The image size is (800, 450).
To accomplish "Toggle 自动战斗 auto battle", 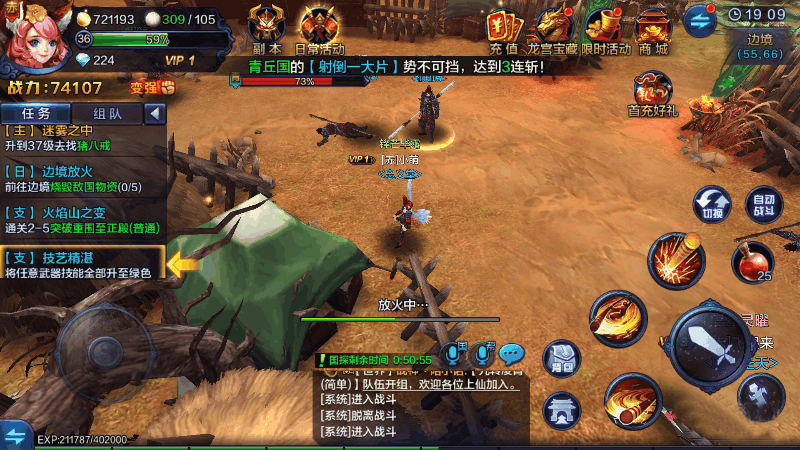I will [x=765, y=203].
